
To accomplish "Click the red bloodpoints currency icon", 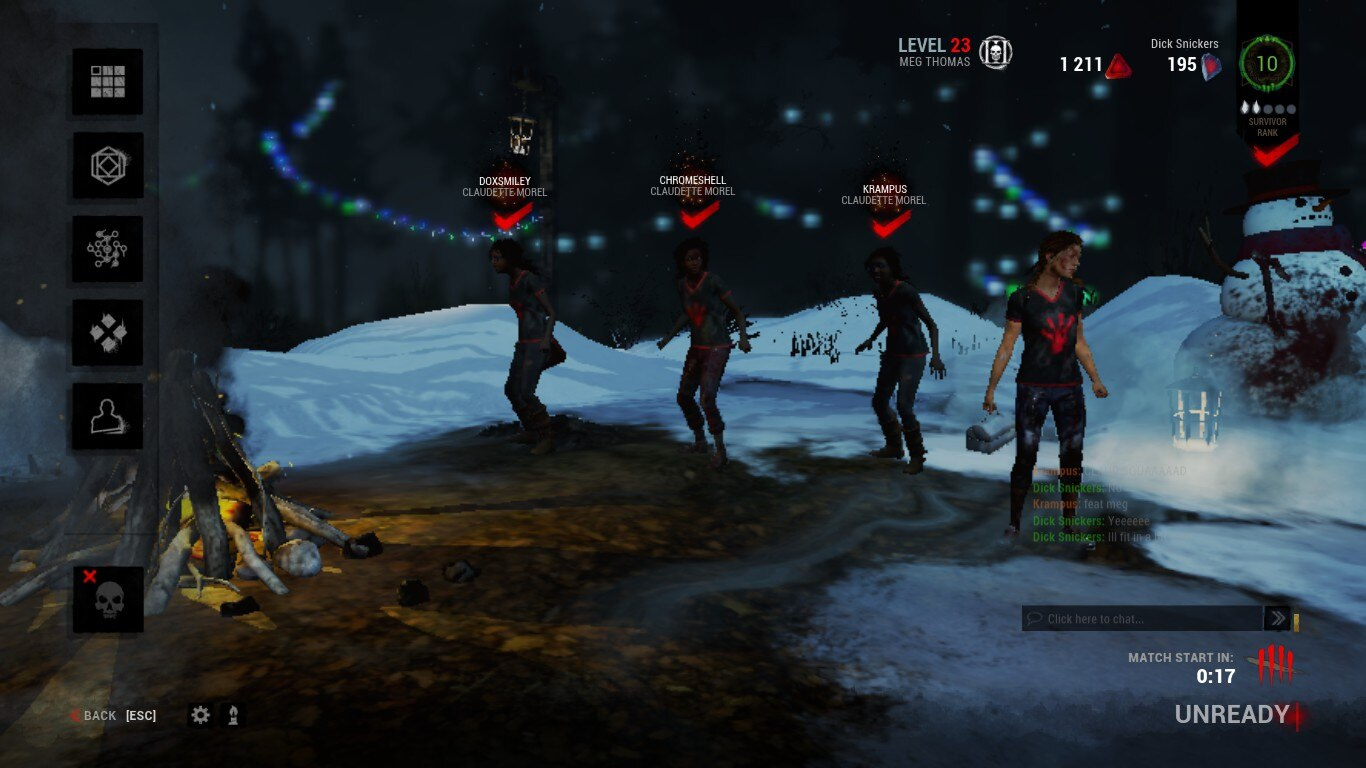I will point(1119,66).
